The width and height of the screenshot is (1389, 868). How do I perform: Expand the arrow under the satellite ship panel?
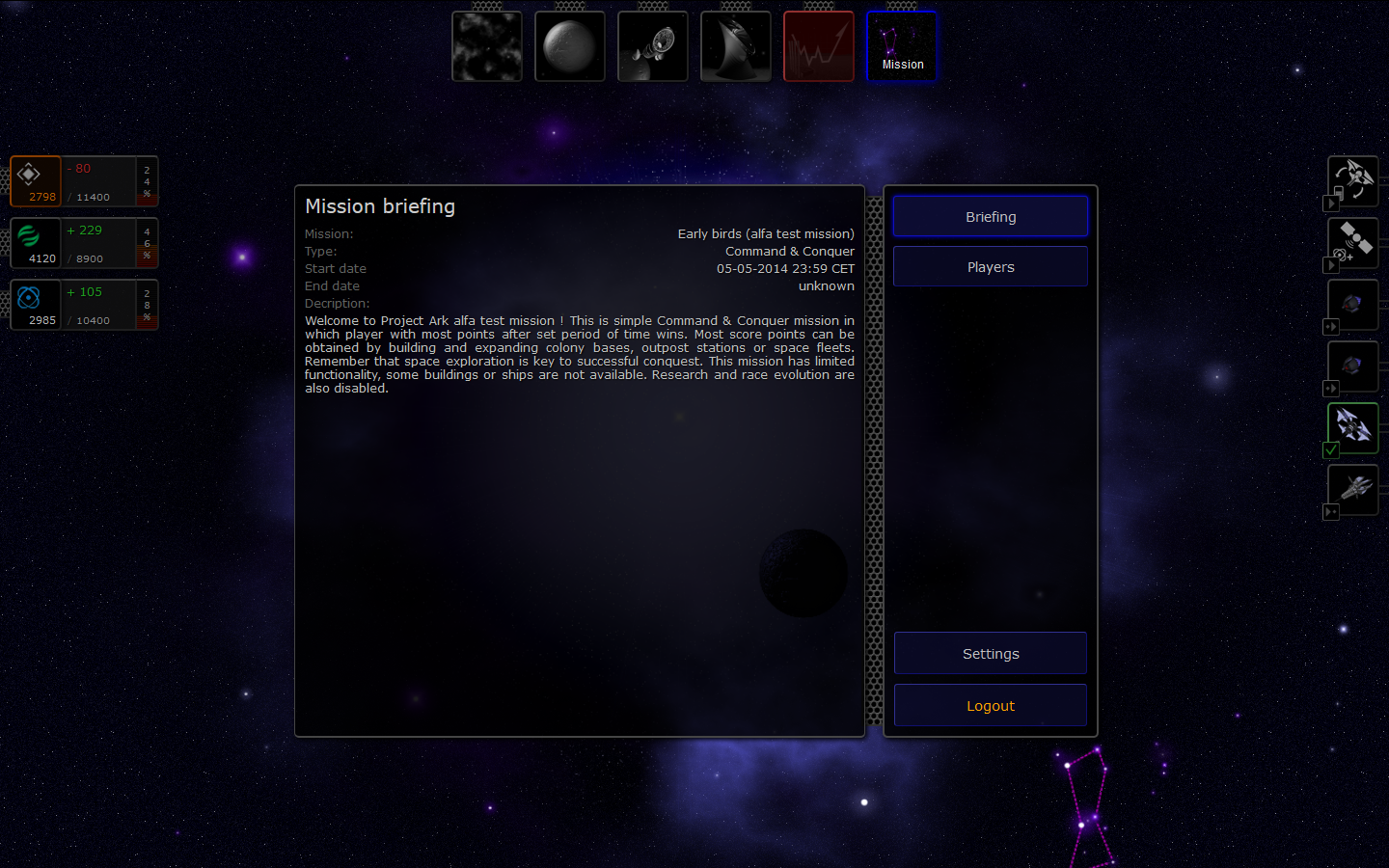(x=1330, y=264)
